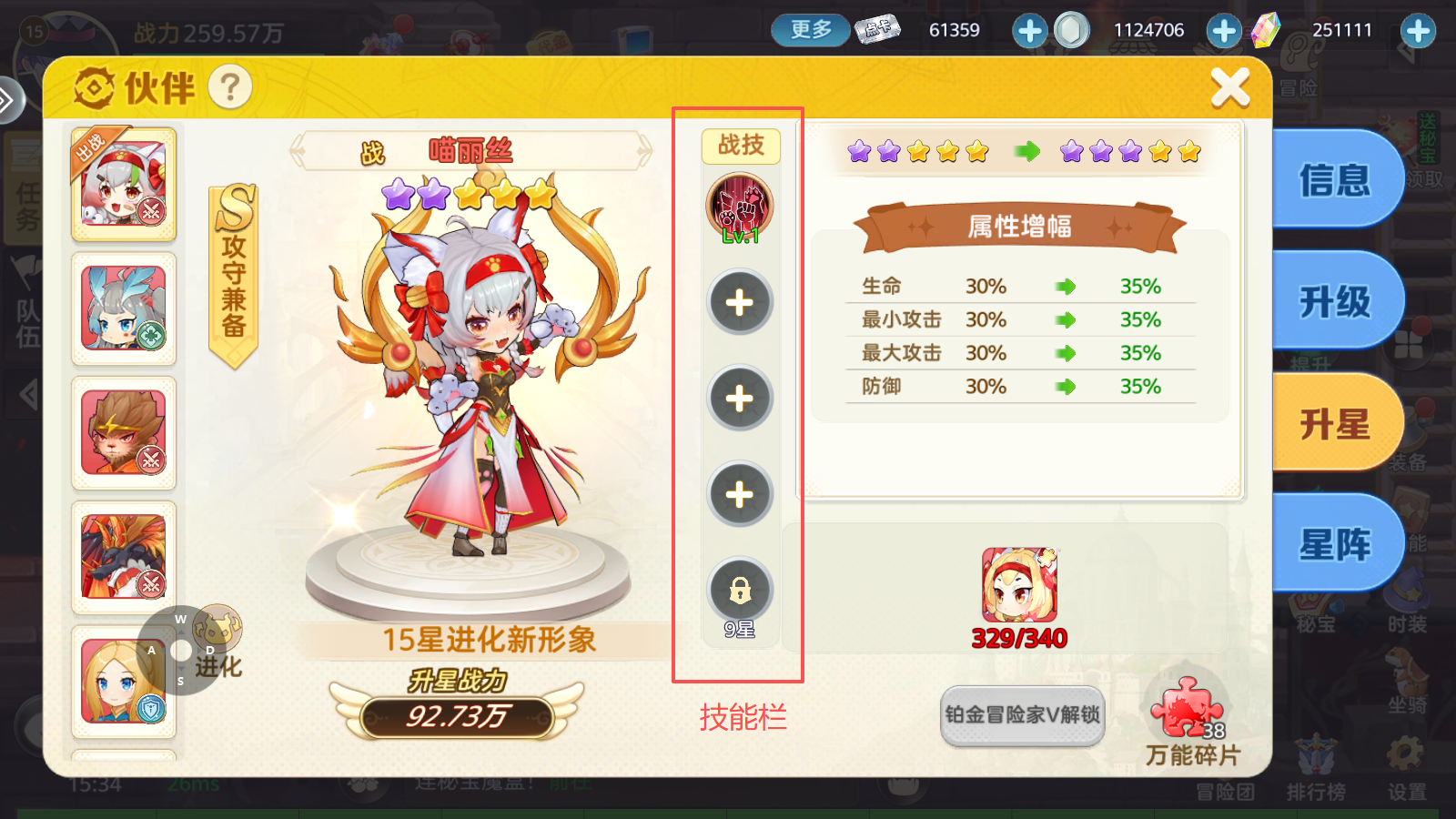Select the 出战 partner portrait in sidebar

124,185
